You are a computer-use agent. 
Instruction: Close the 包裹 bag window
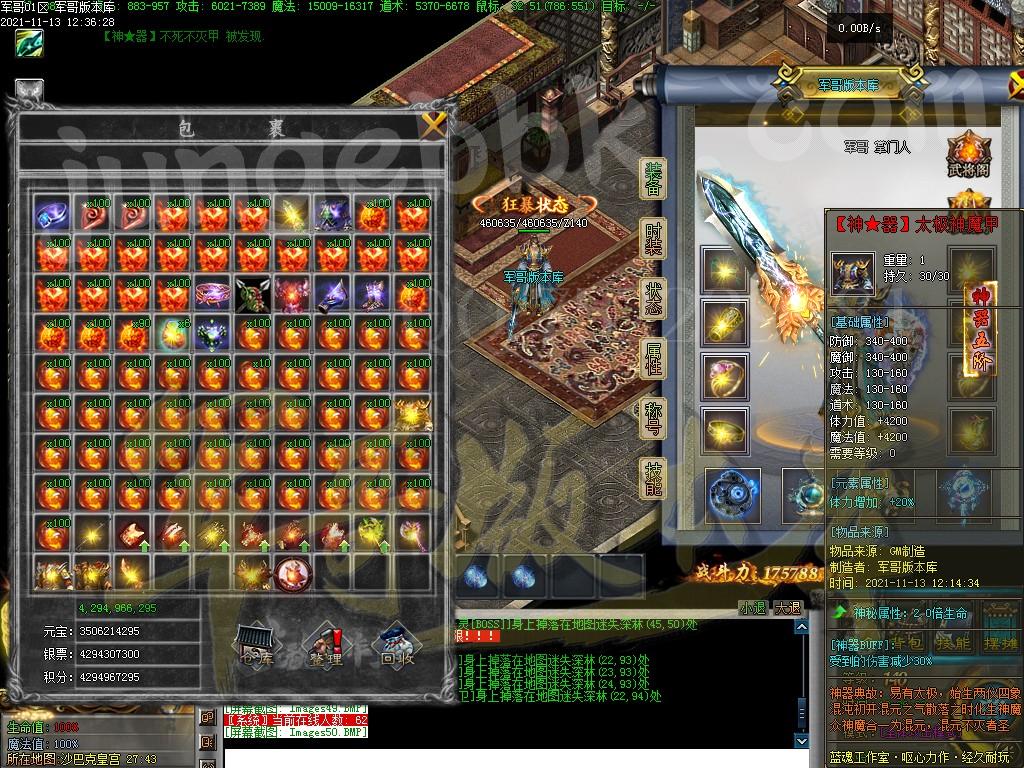(432, 125)
